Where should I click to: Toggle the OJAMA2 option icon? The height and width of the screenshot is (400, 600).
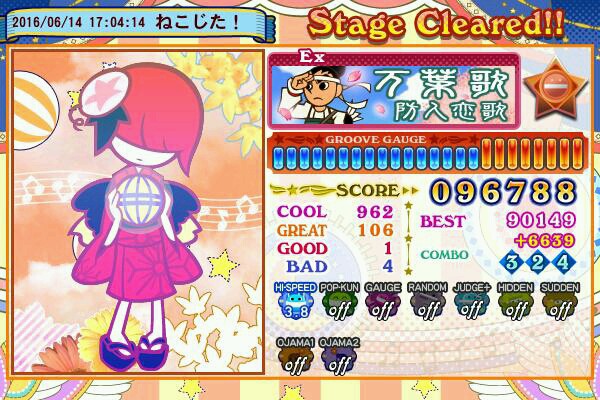(x=339, y=358)
